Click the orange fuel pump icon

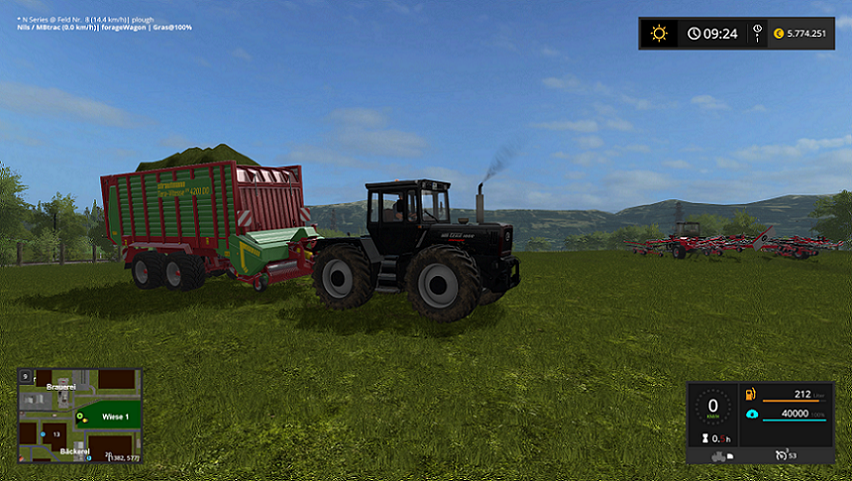coord(752,393)
